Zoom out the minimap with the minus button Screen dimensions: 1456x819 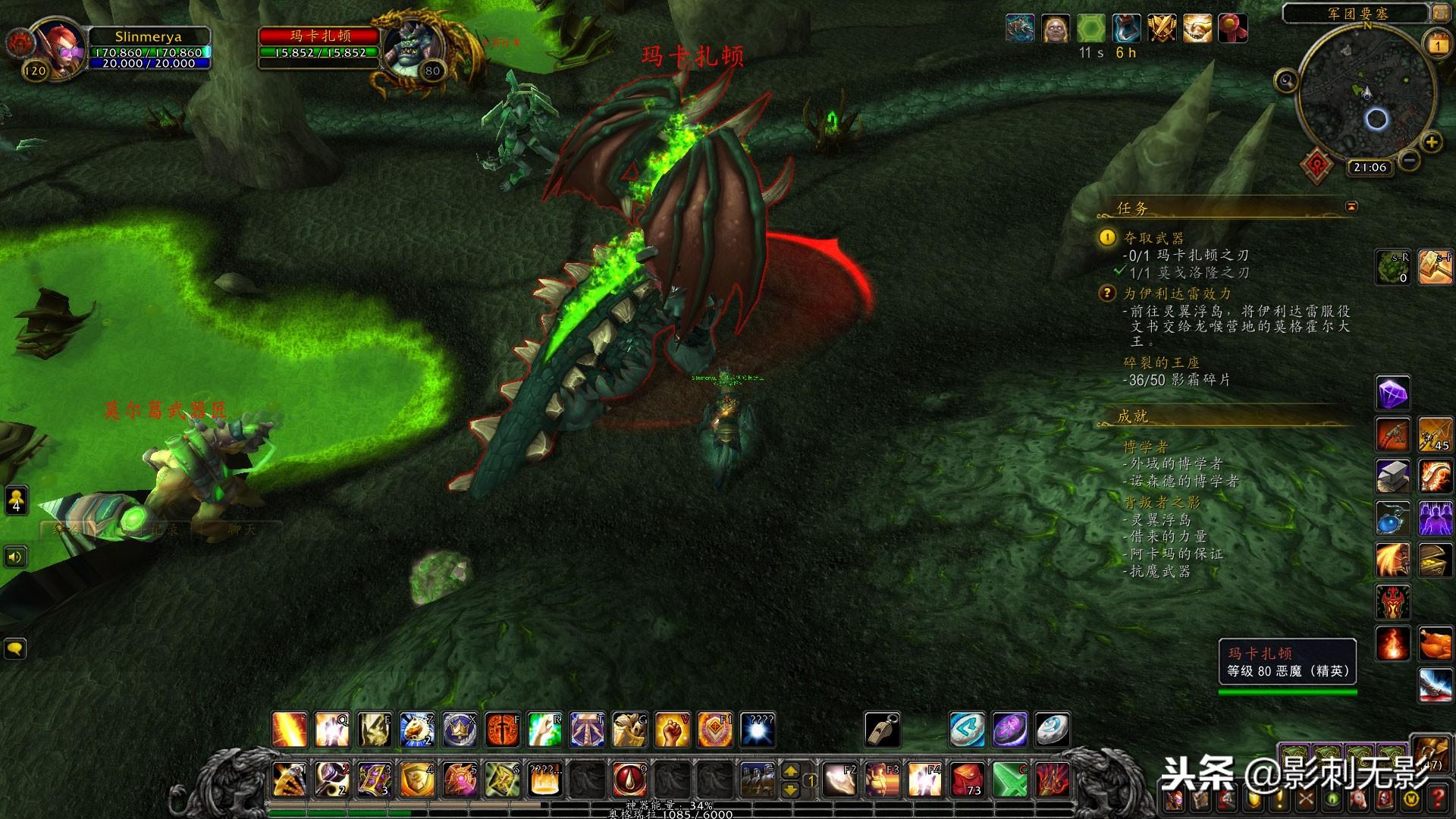(x=1408, y=161)
